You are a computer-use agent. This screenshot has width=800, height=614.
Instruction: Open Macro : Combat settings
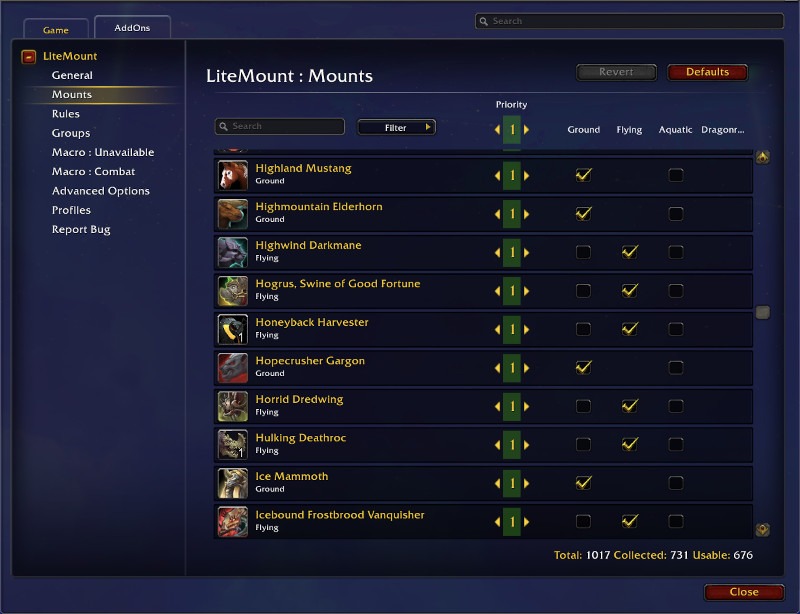click(93, 172)
